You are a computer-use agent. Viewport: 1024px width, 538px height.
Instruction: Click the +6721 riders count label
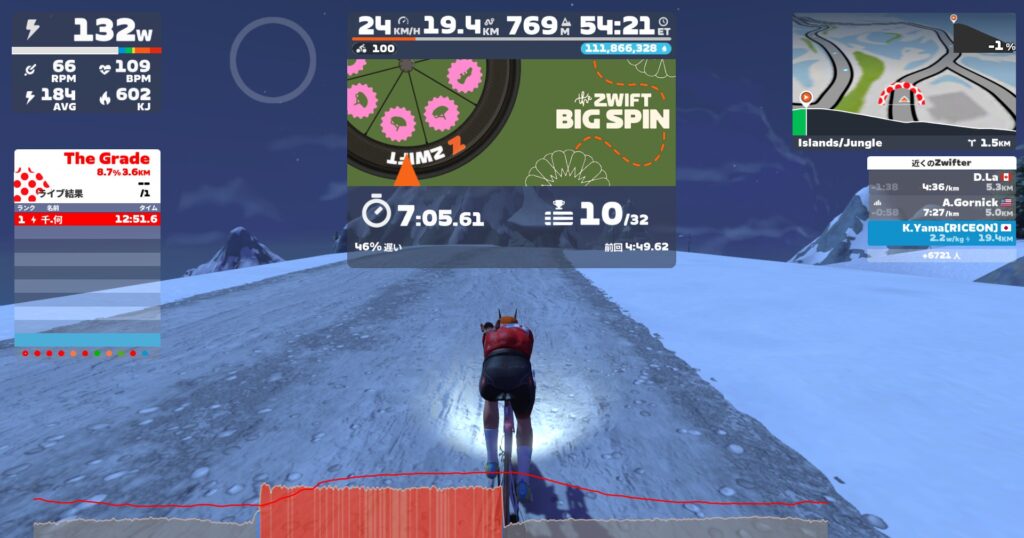940,255
